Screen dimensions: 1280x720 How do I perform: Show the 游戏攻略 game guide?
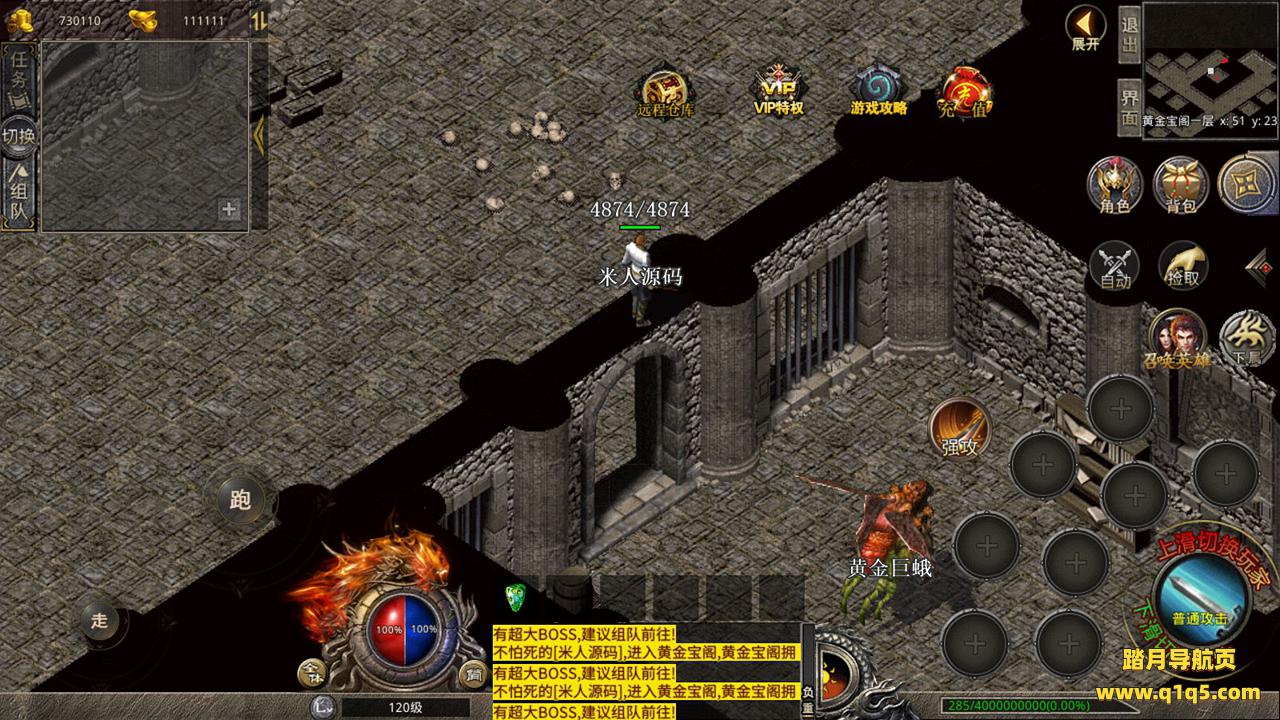point(879,90)
